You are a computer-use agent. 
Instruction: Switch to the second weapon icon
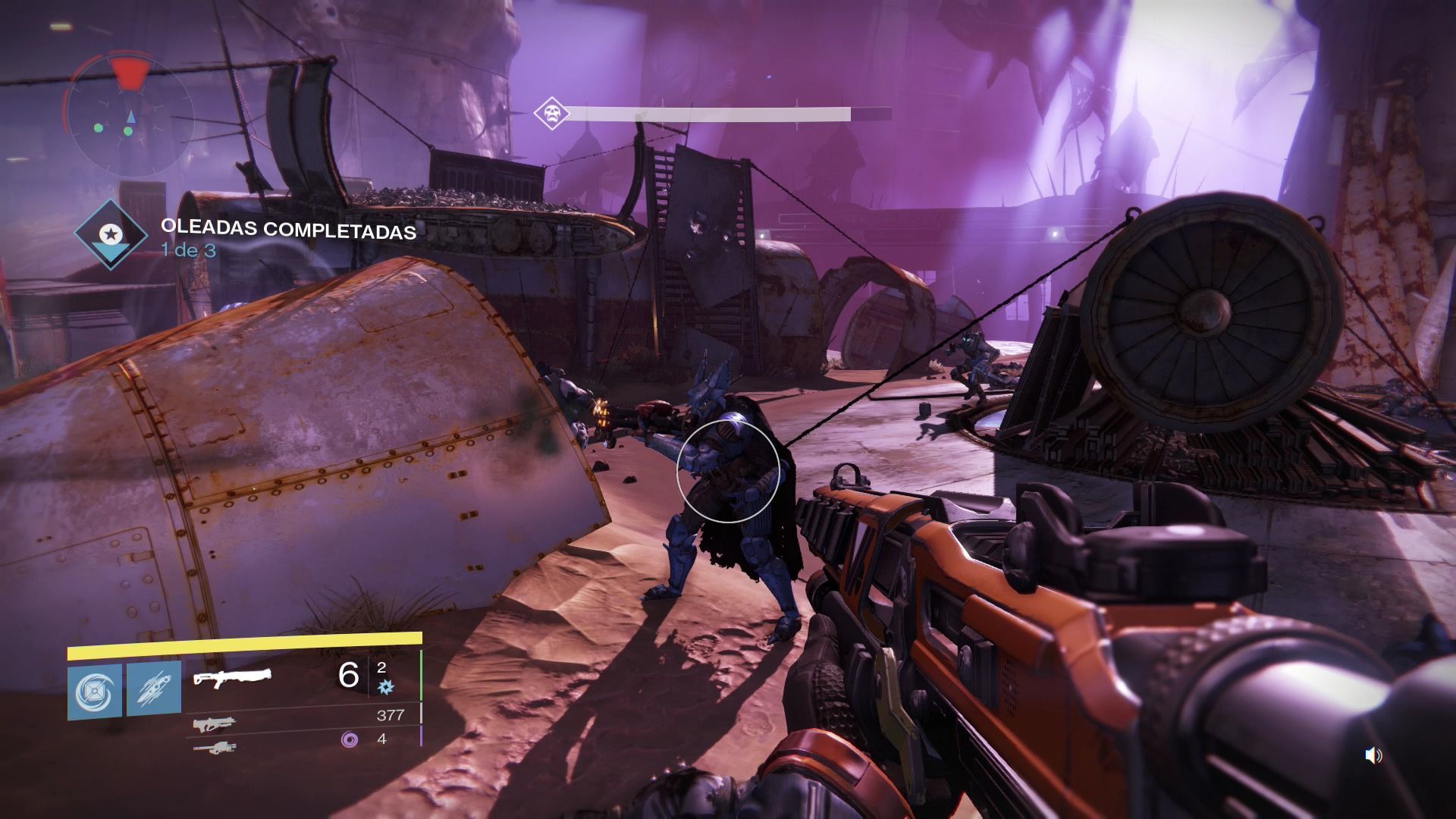214,724
